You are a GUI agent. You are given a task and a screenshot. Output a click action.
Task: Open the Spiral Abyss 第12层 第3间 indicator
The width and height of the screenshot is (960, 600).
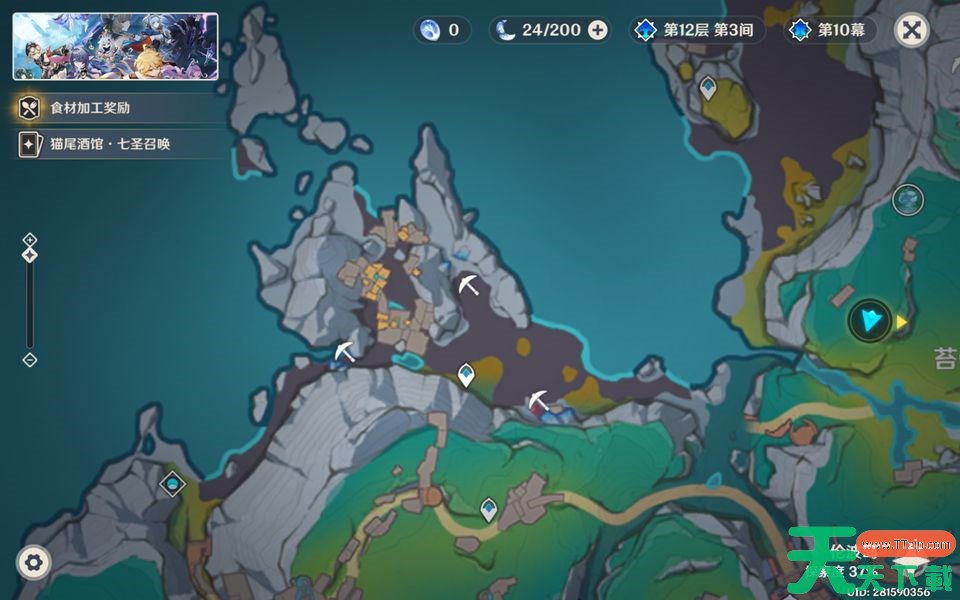click(x=698, y=30)
